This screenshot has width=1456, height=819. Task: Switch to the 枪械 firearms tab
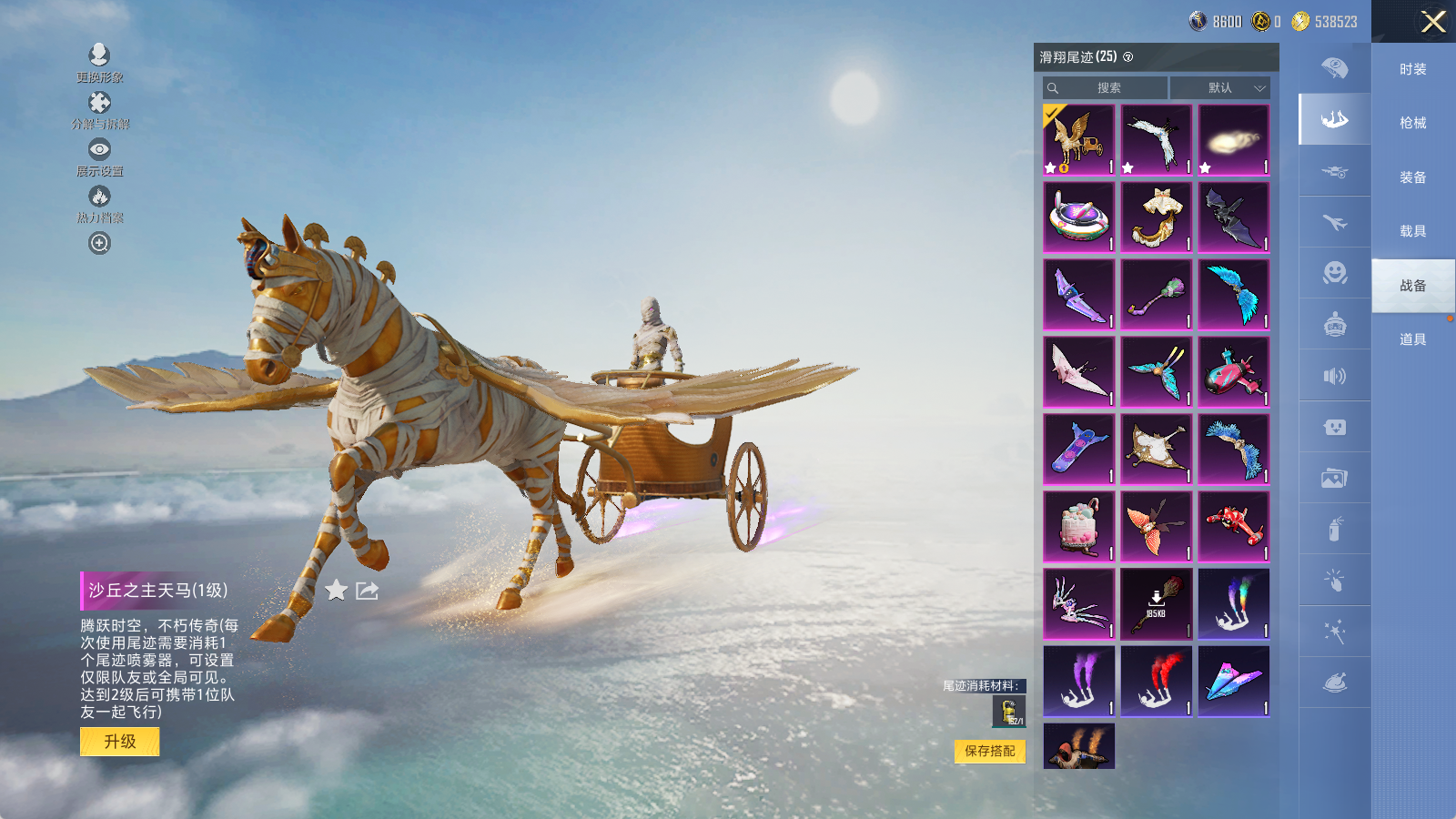1413,123
